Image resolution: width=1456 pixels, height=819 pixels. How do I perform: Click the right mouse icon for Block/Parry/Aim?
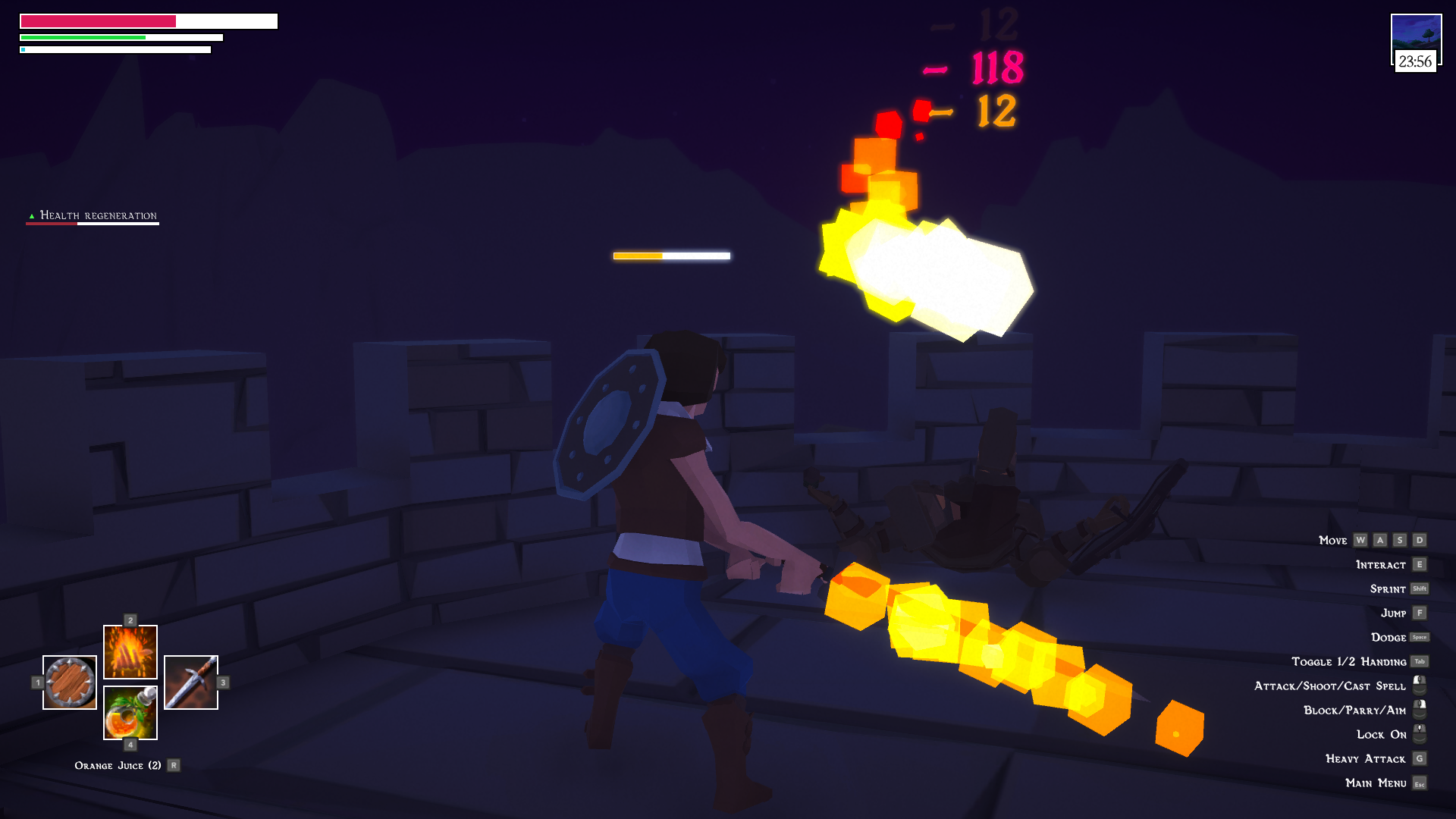(x=1419, y=709)
